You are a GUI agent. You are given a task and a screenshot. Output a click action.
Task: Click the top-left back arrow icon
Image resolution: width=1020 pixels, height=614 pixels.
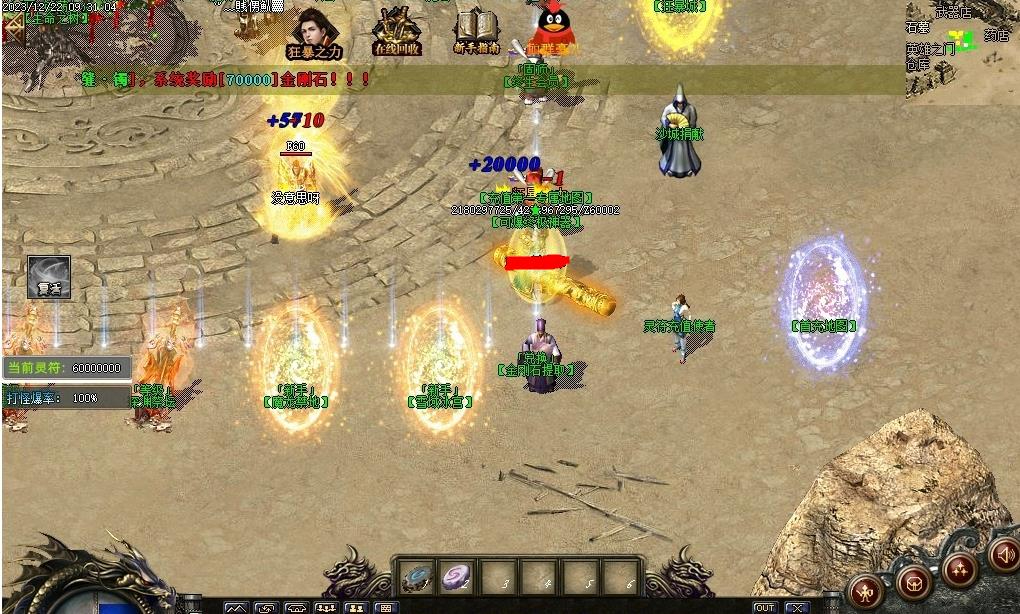[12, 26]
